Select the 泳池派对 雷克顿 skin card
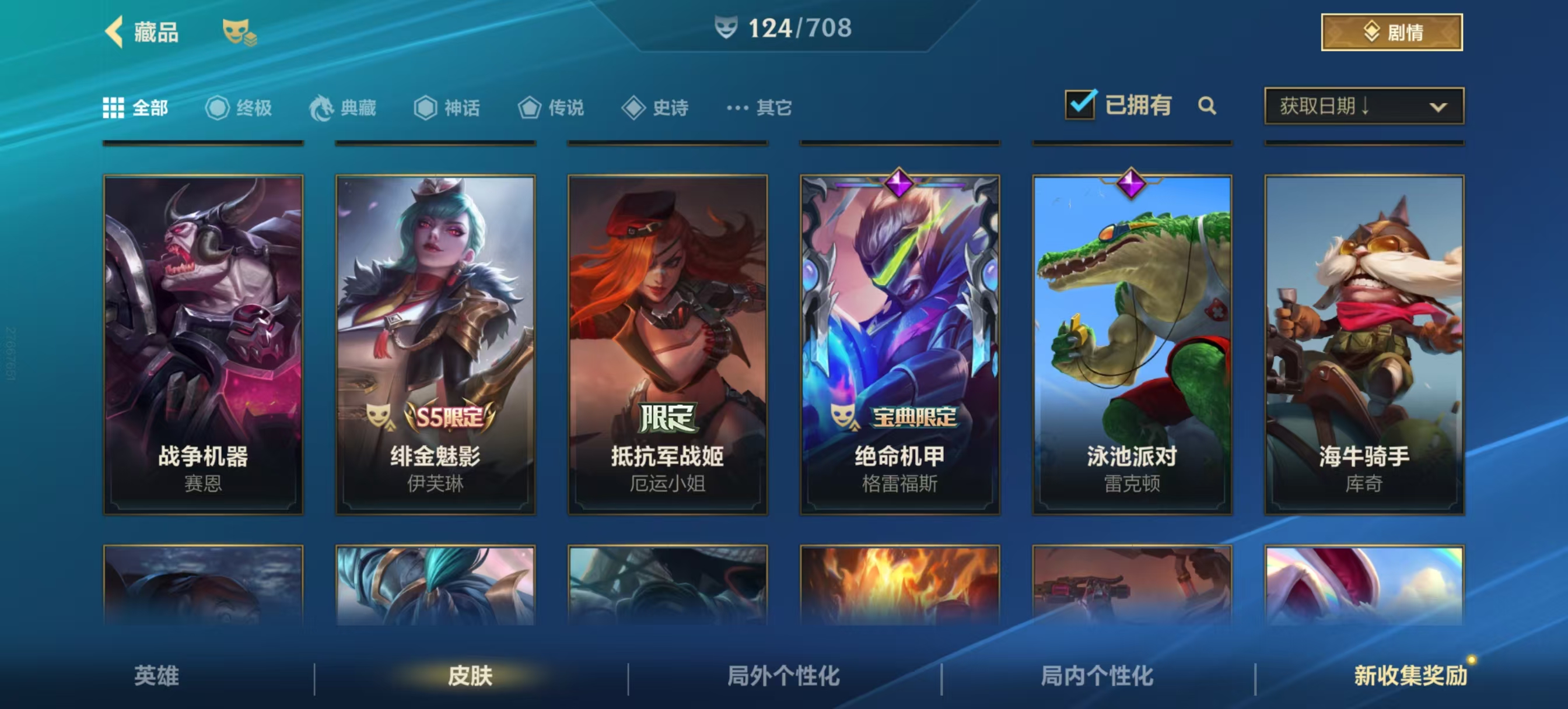The image size is (1568, 709). (1132, 345)
